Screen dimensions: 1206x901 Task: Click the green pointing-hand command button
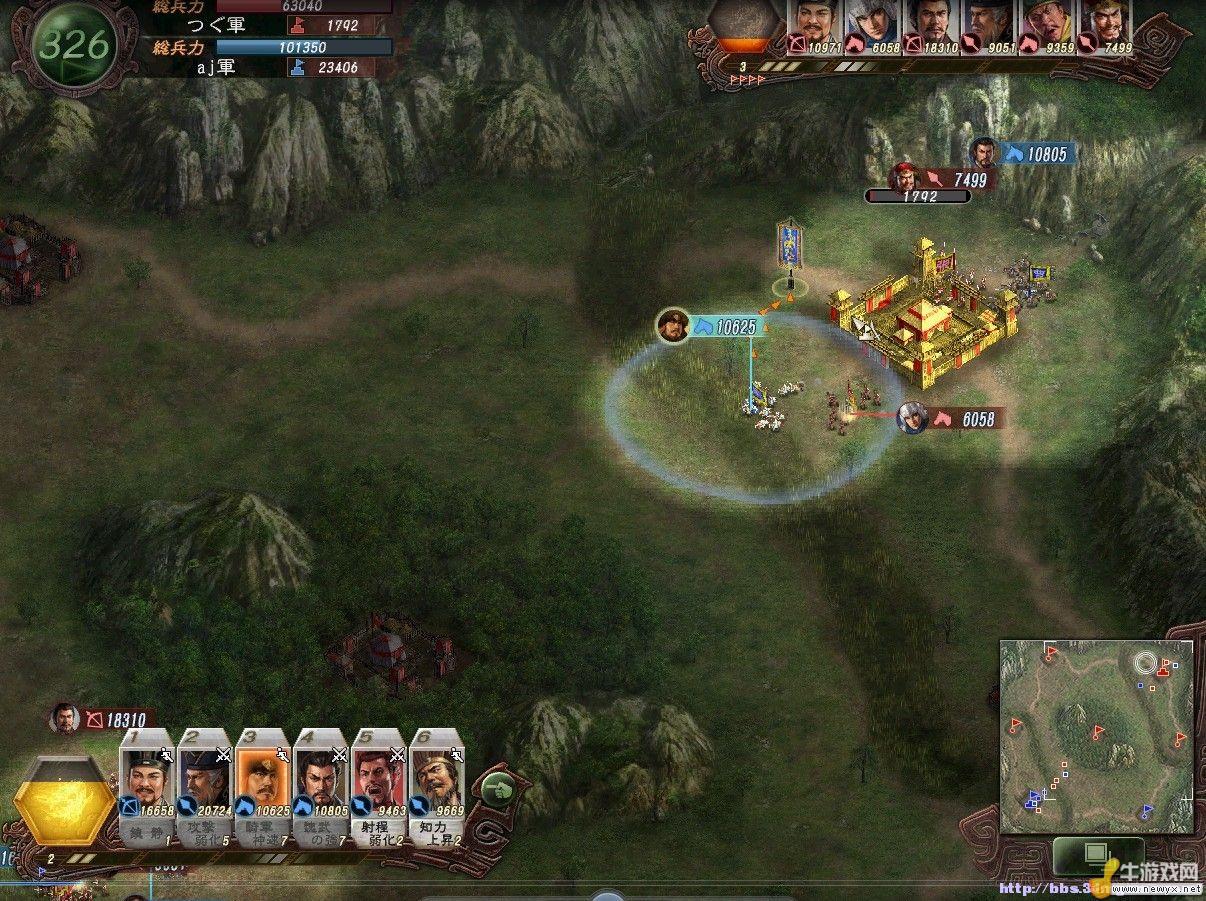tap(495, 790)
